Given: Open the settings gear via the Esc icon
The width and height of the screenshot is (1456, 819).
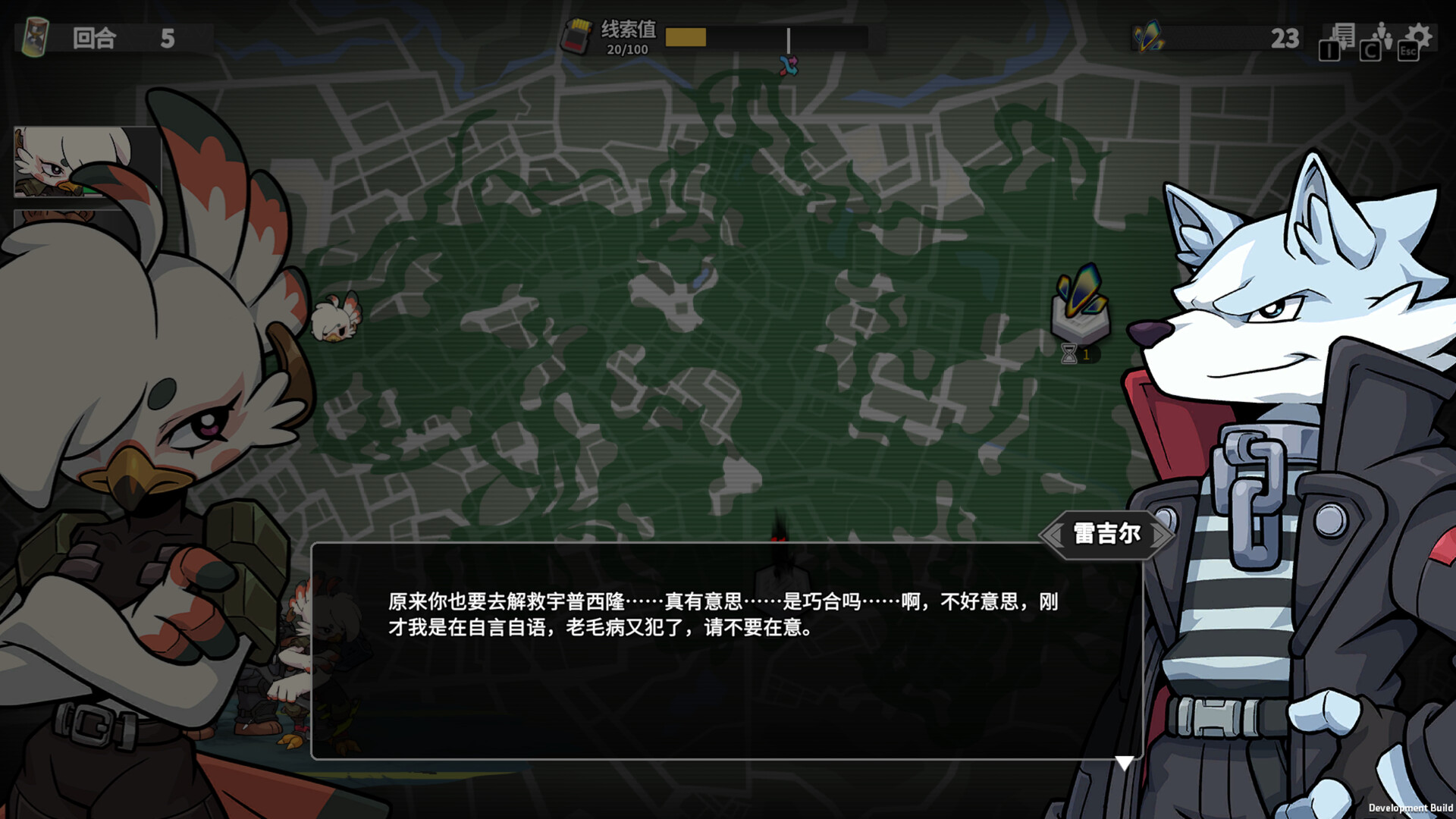Looking at the screenshot, I should click(x=1418, y=36).
